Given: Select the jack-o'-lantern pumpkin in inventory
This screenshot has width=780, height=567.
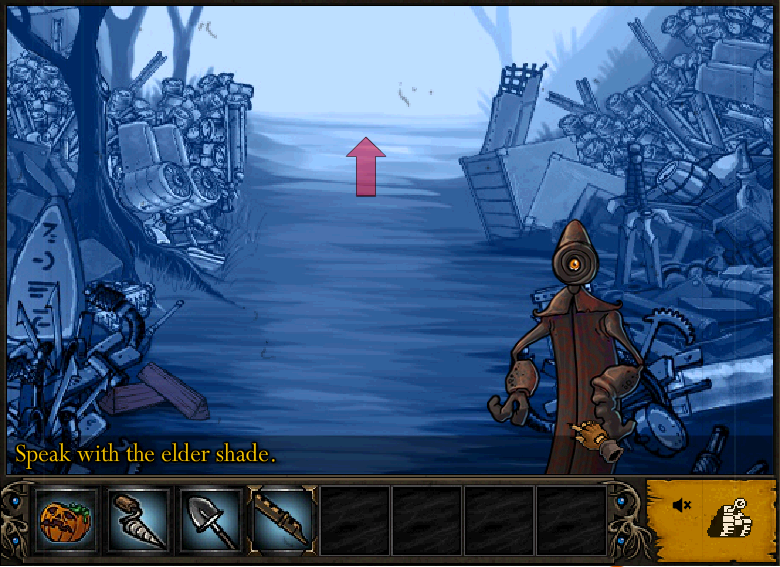Looking at the screenshot, I should pos(66,521).
